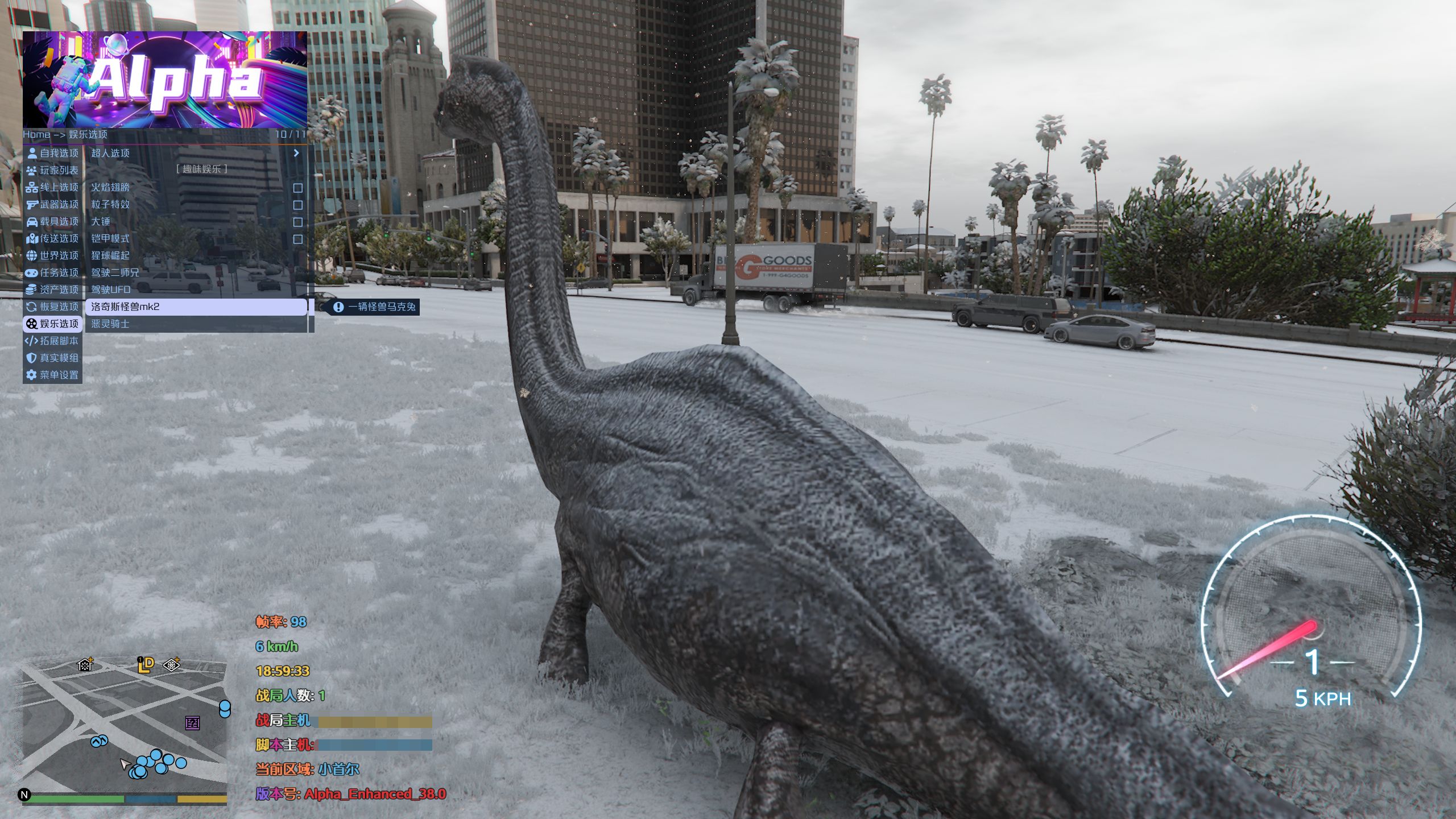Expand the 超人选项 submenu
The image size is (1456, 819).
click(196, 153)
